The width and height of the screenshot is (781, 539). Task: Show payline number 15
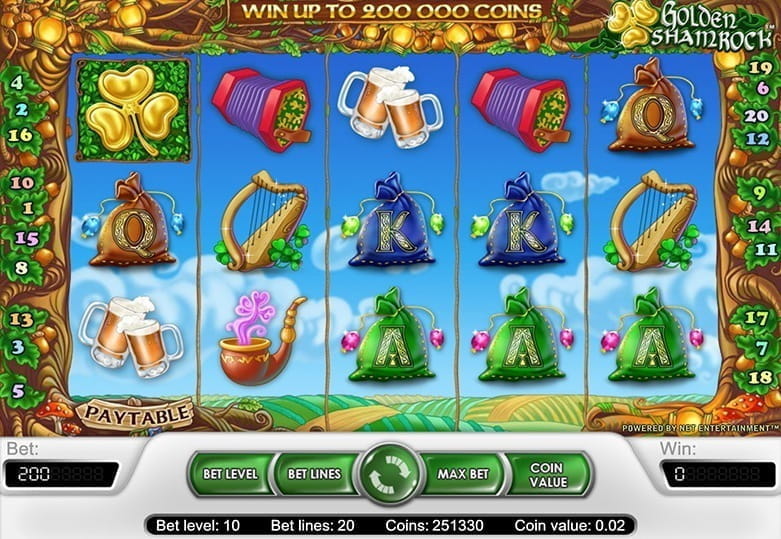pos(29,238)
